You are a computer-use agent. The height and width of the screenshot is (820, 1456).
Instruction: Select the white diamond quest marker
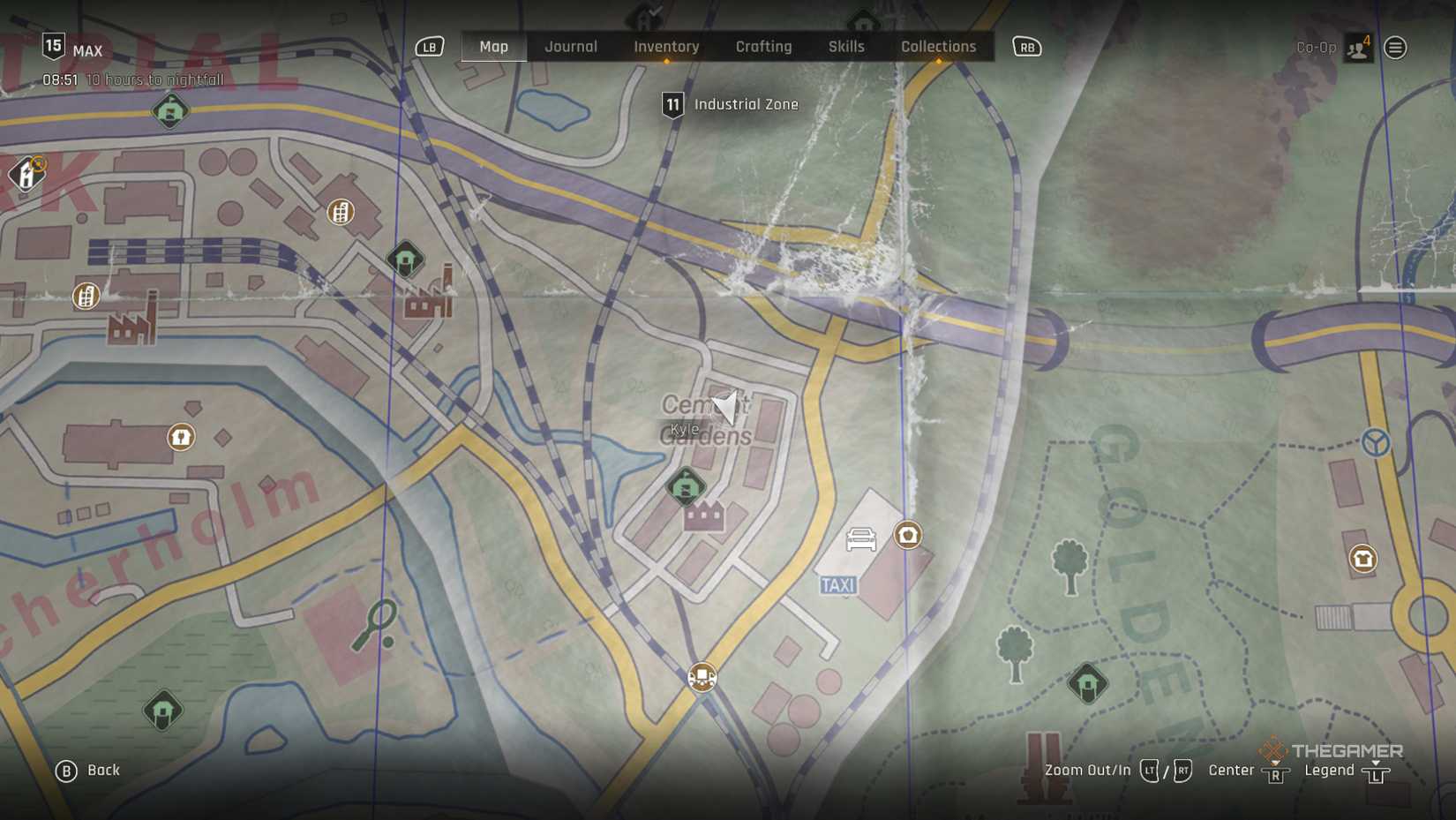click(27, 174)
